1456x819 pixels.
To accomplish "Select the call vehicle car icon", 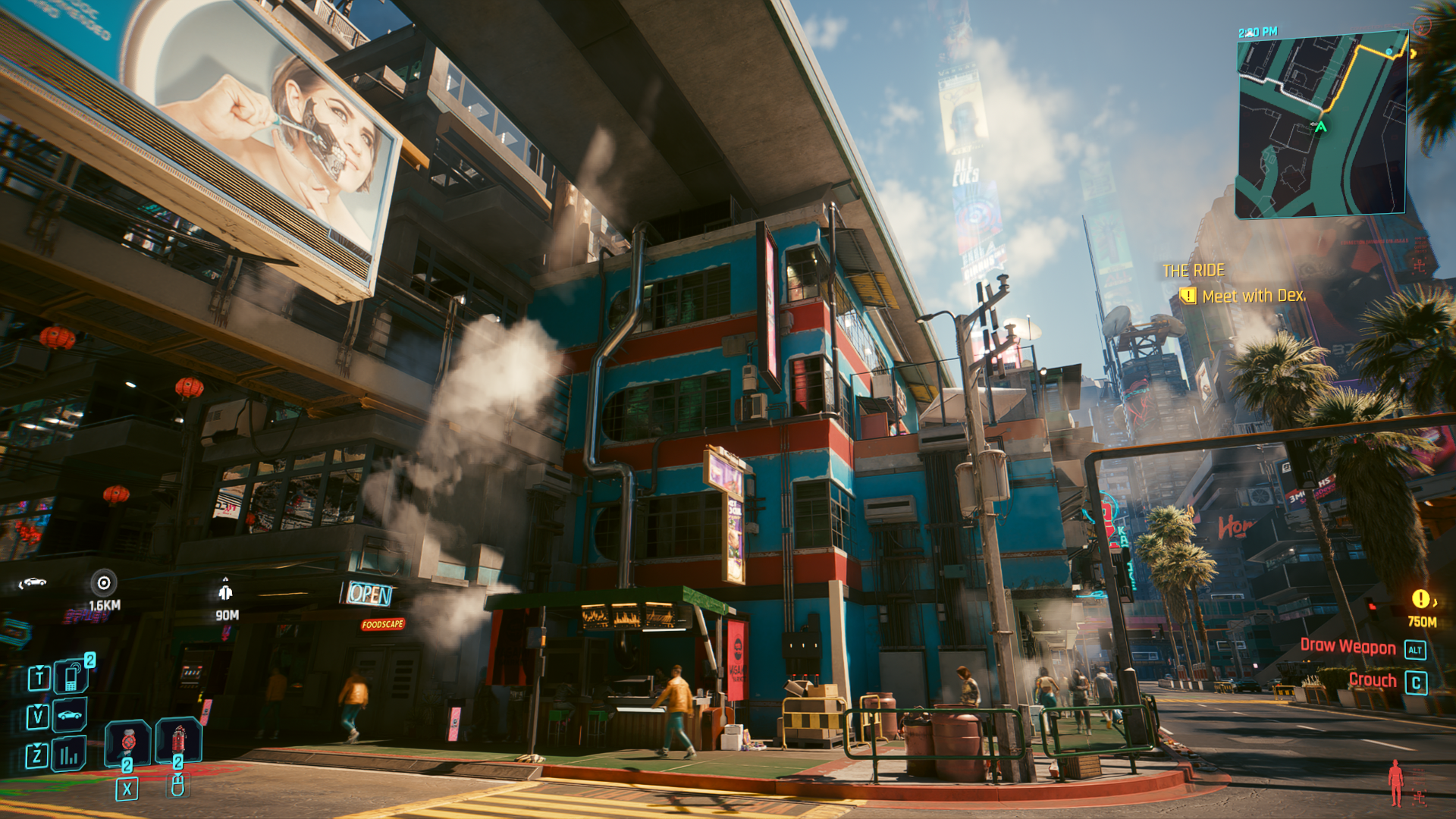I will pyautogui.click(x=70, y=715).
